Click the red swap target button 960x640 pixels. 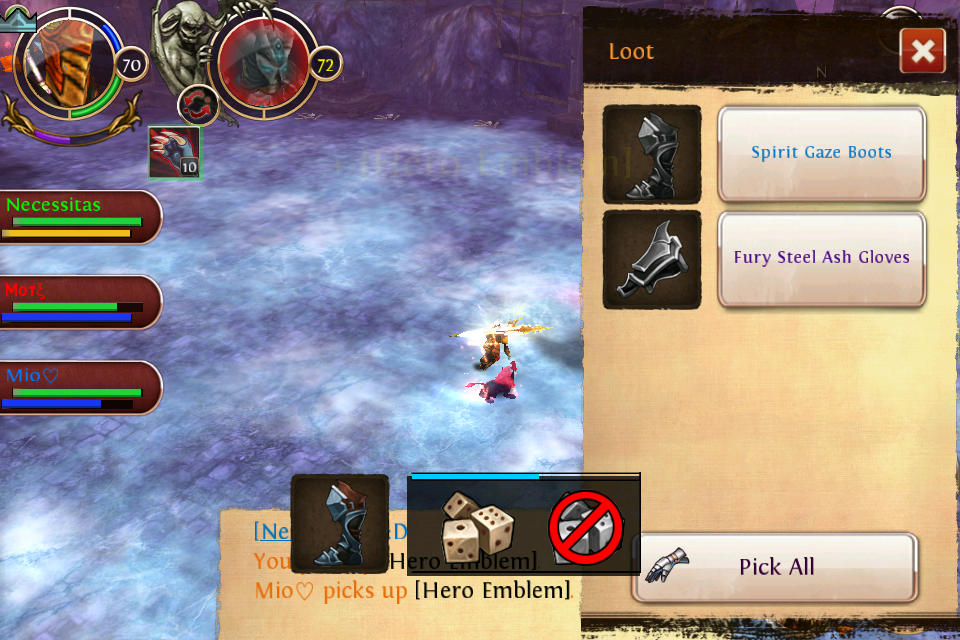click(x=198, y=105)
